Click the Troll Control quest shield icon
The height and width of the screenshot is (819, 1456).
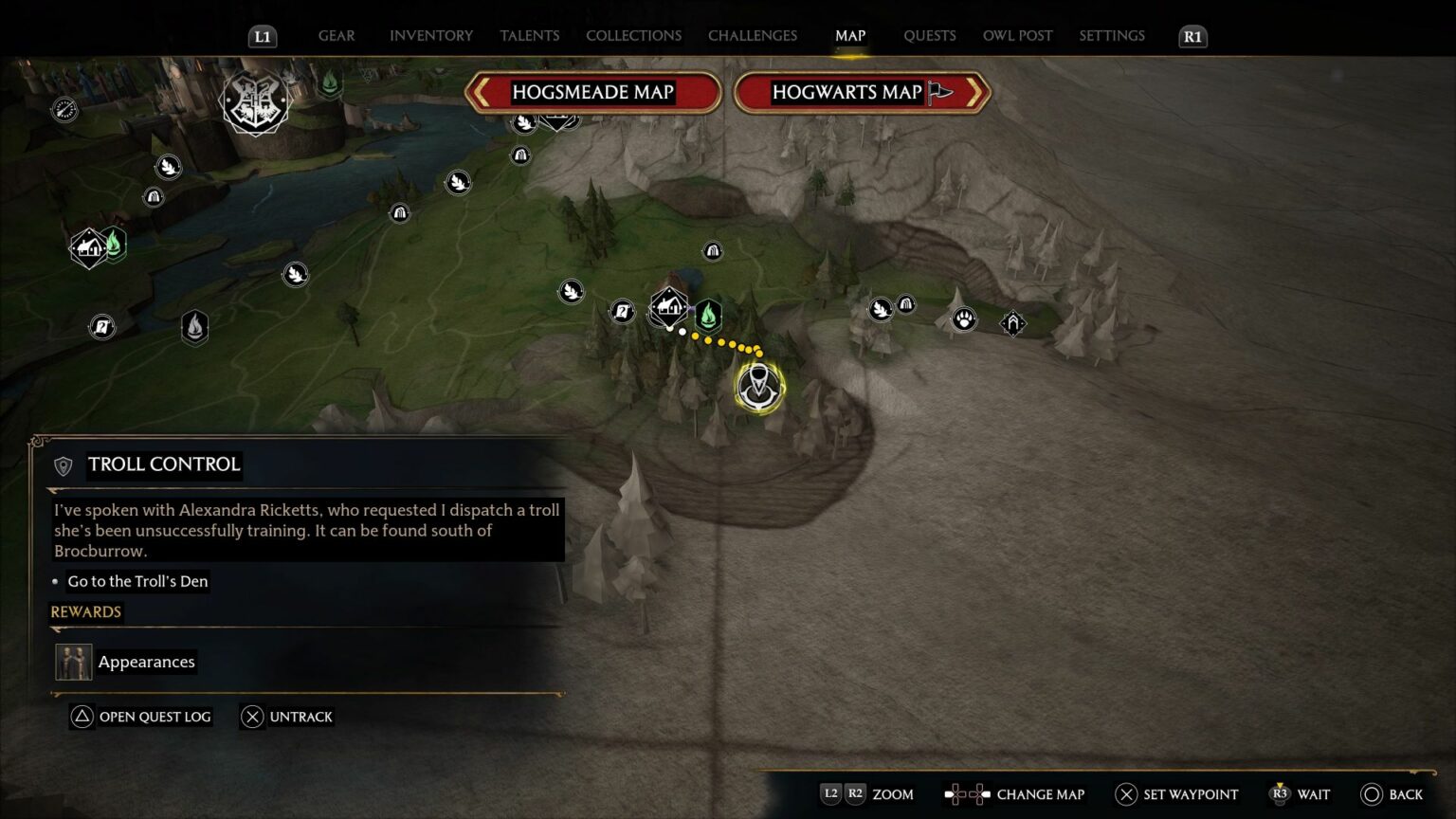(x=63, y=465)
